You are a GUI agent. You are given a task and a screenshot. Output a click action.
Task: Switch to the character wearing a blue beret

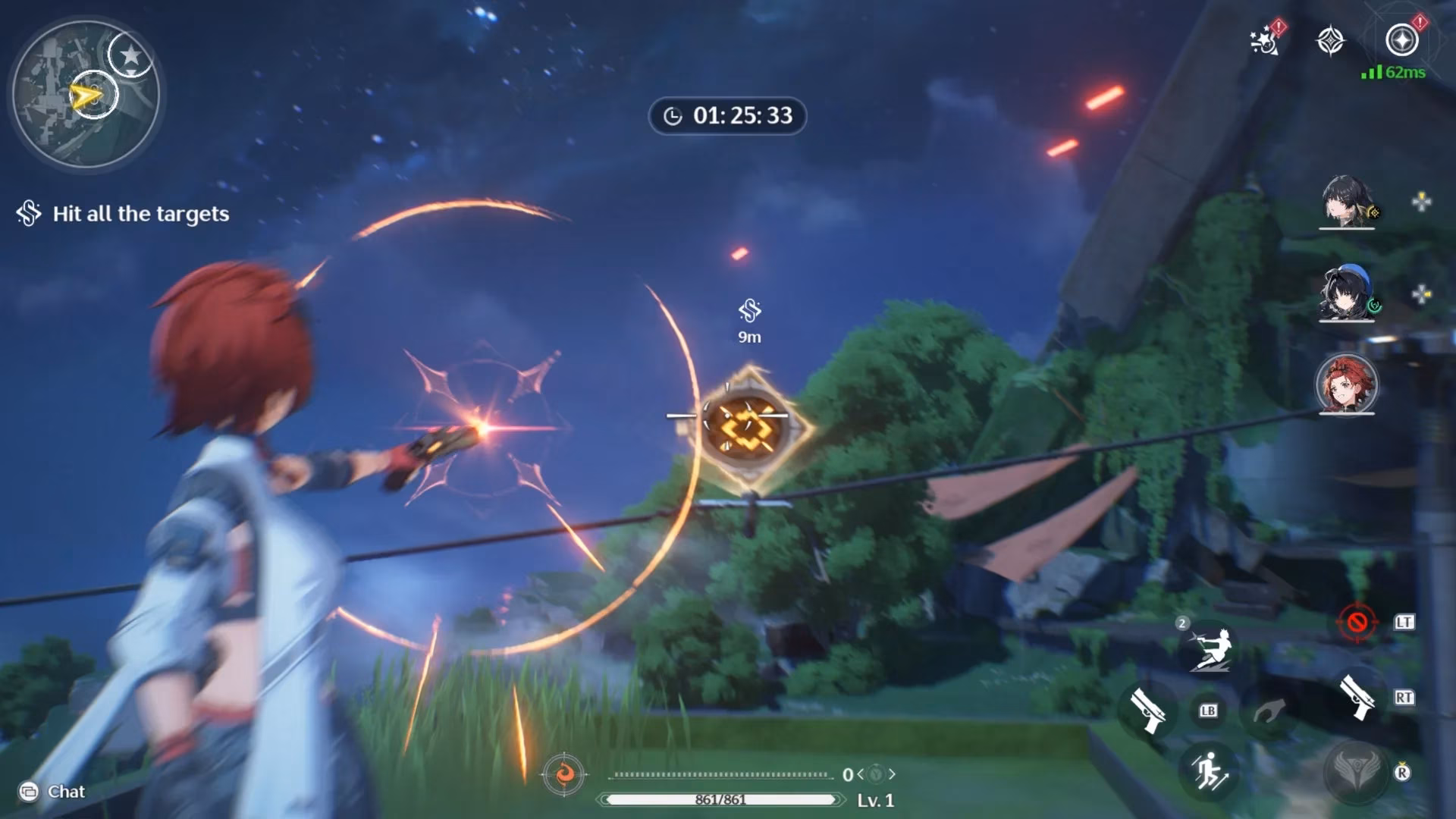[x=1347, y=293]
